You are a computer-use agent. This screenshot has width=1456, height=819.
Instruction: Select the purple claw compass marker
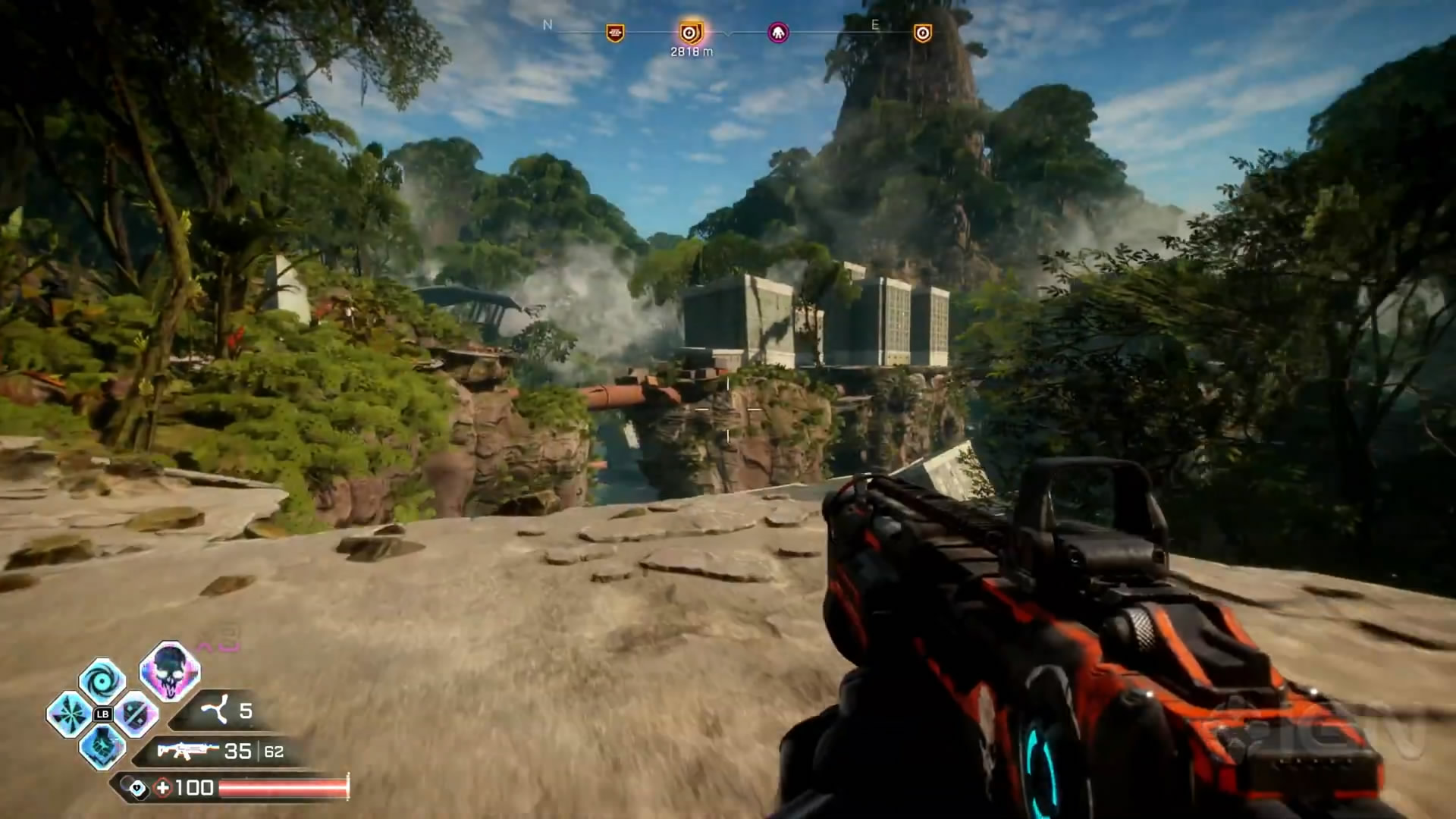click(x=778, y=33)
